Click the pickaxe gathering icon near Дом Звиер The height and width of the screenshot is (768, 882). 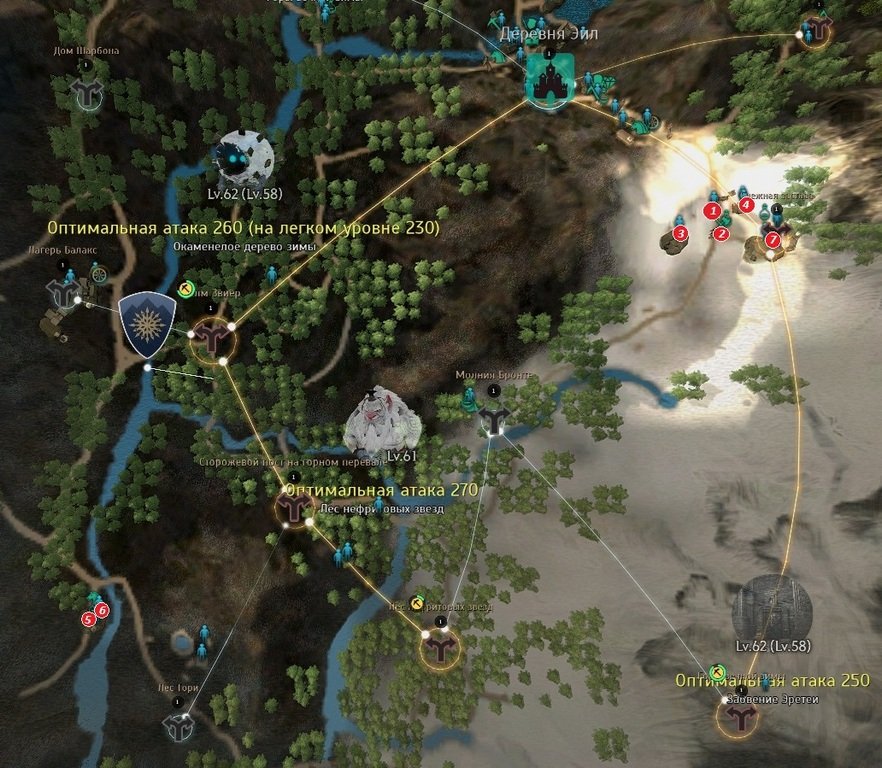coord(186,289)
